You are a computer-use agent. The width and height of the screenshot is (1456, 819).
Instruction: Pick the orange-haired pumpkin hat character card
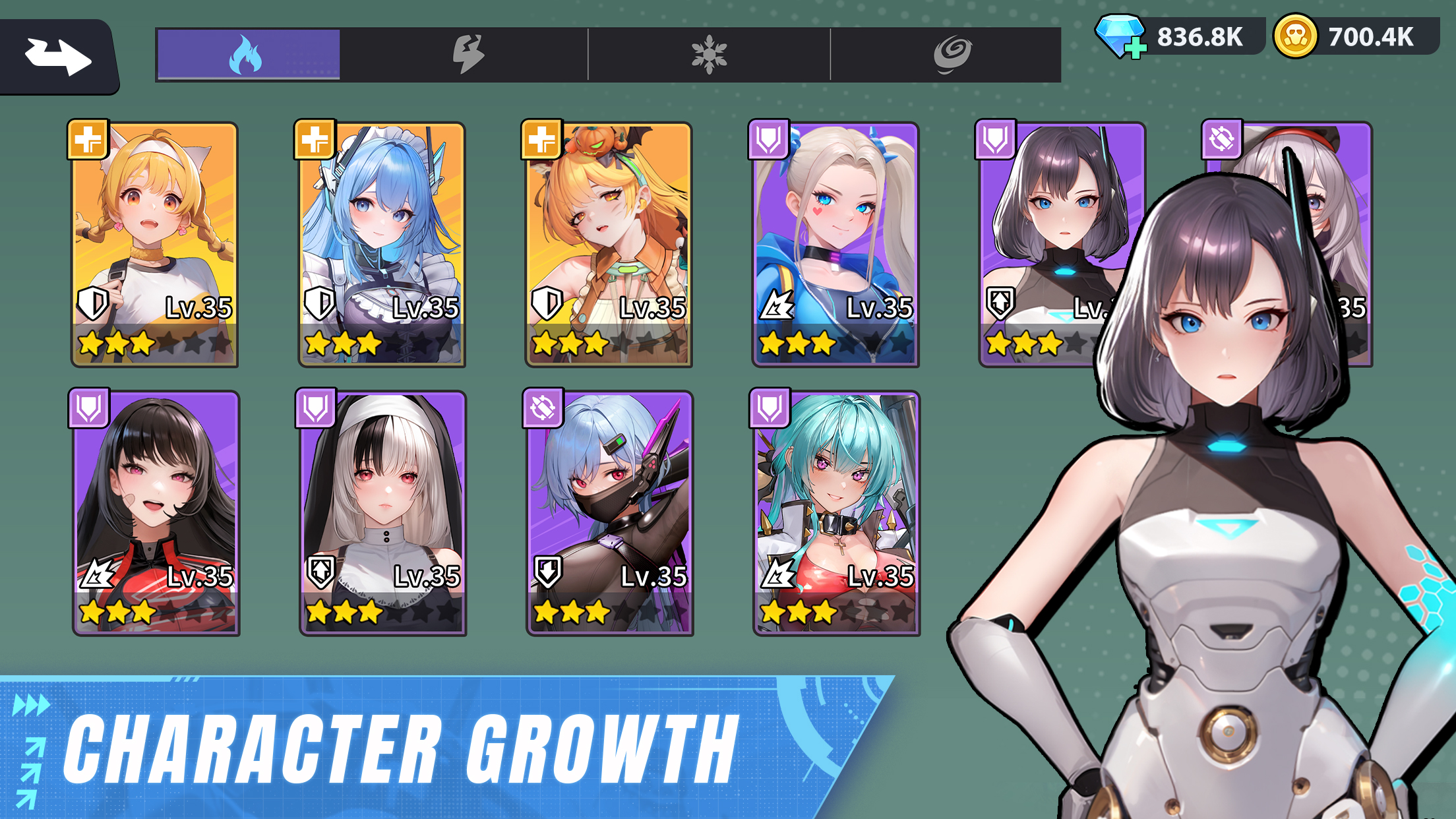click(608, 244)
